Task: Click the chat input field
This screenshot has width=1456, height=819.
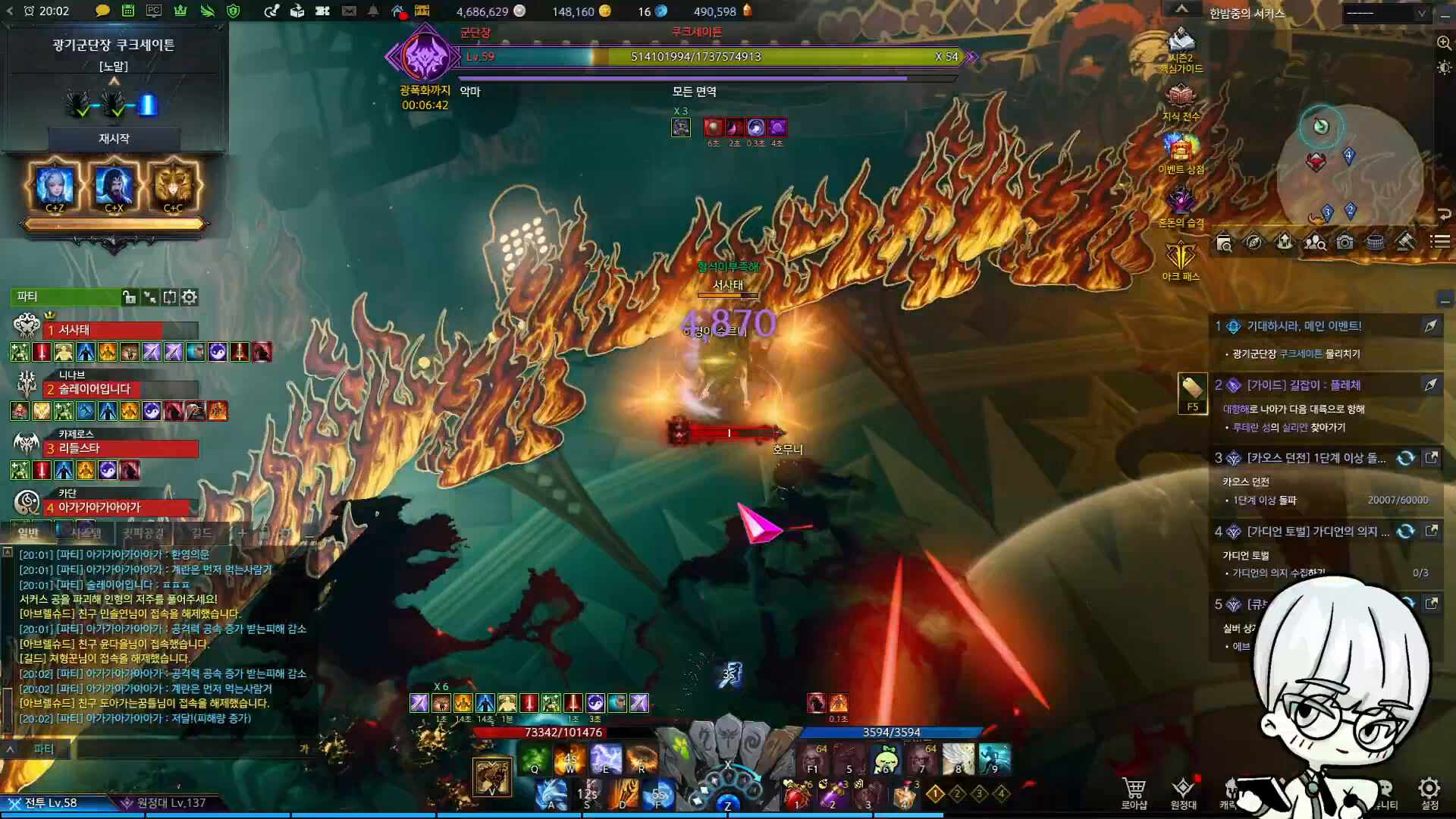Action: pos(190,749)
